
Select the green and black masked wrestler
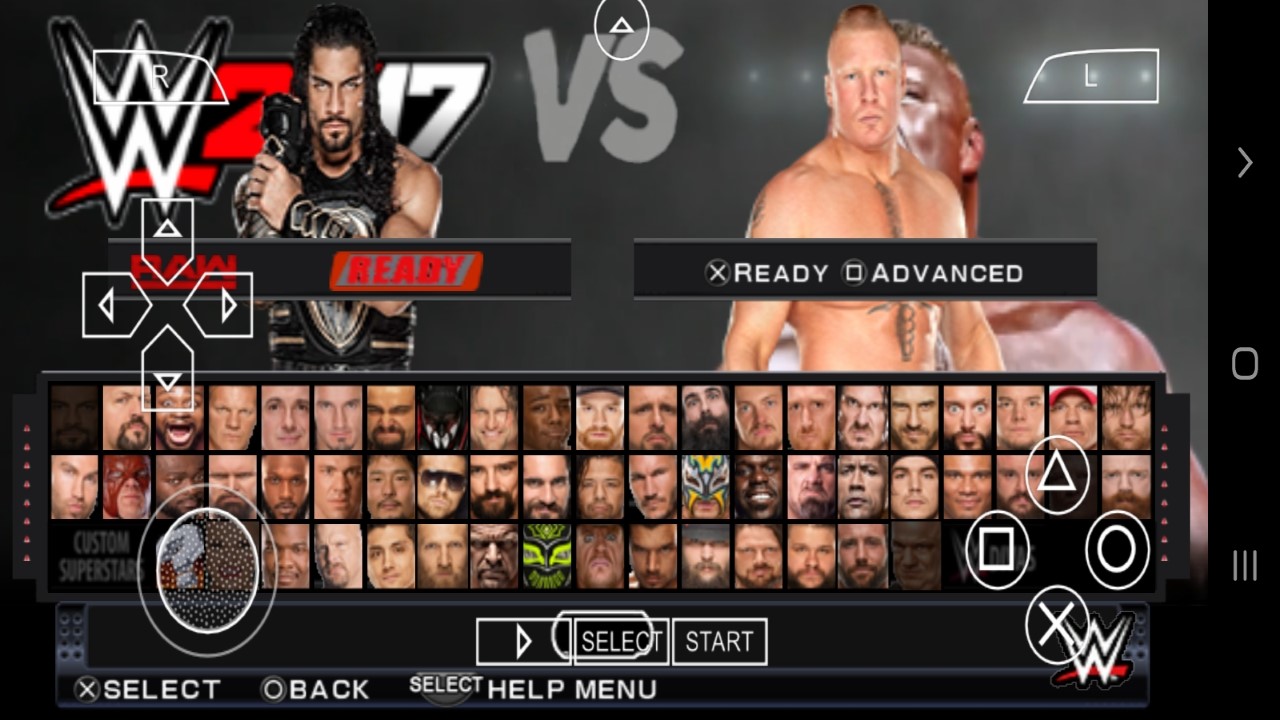(547, 557)
